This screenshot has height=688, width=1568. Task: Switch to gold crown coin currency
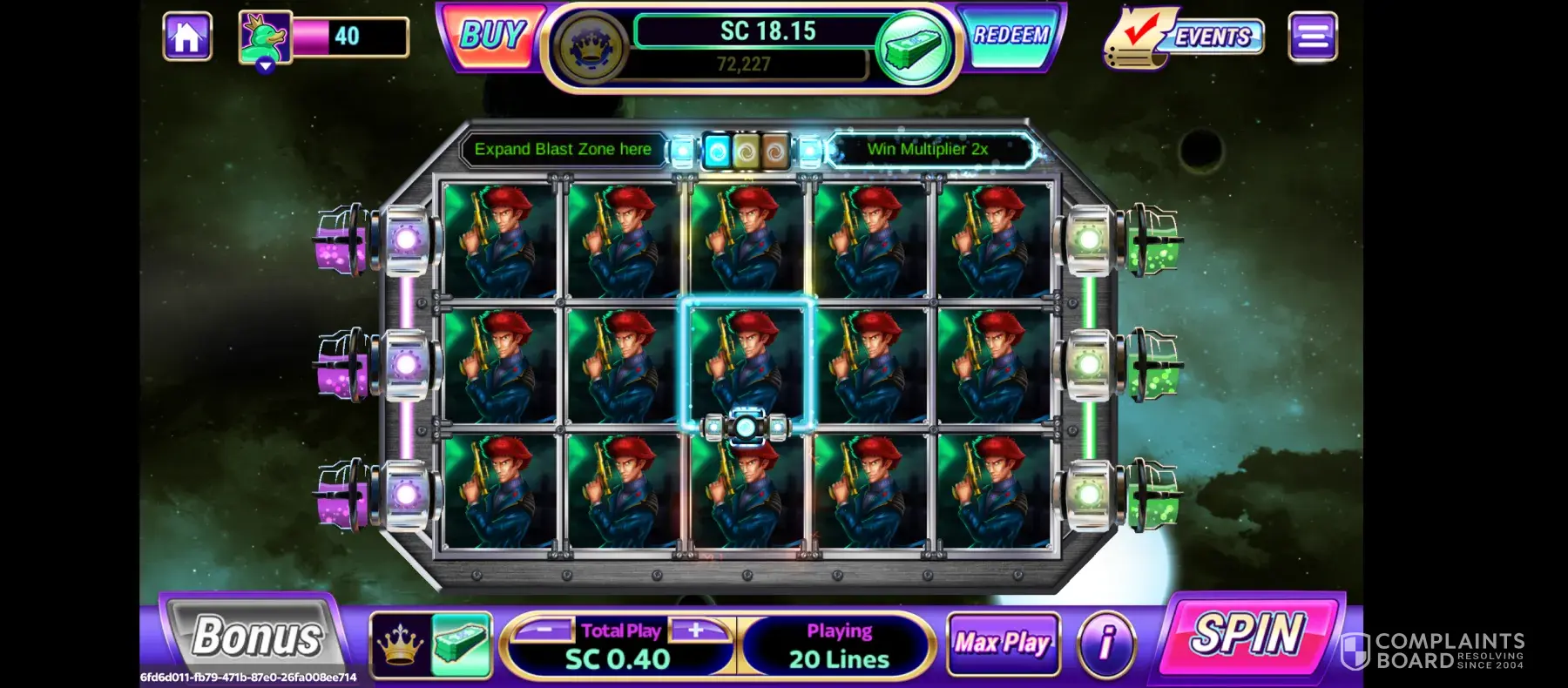click(x=400, y=645)
